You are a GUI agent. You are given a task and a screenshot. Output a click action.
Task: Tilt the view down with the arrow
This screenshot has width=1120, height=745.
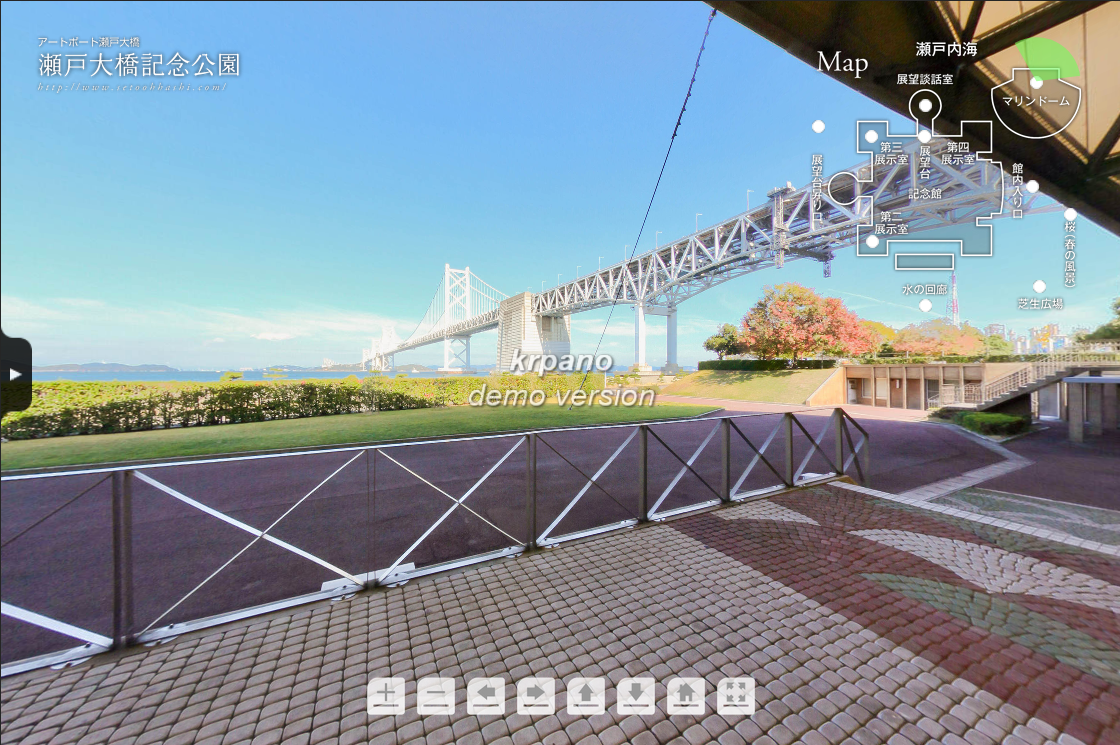(x=636, y=695)
